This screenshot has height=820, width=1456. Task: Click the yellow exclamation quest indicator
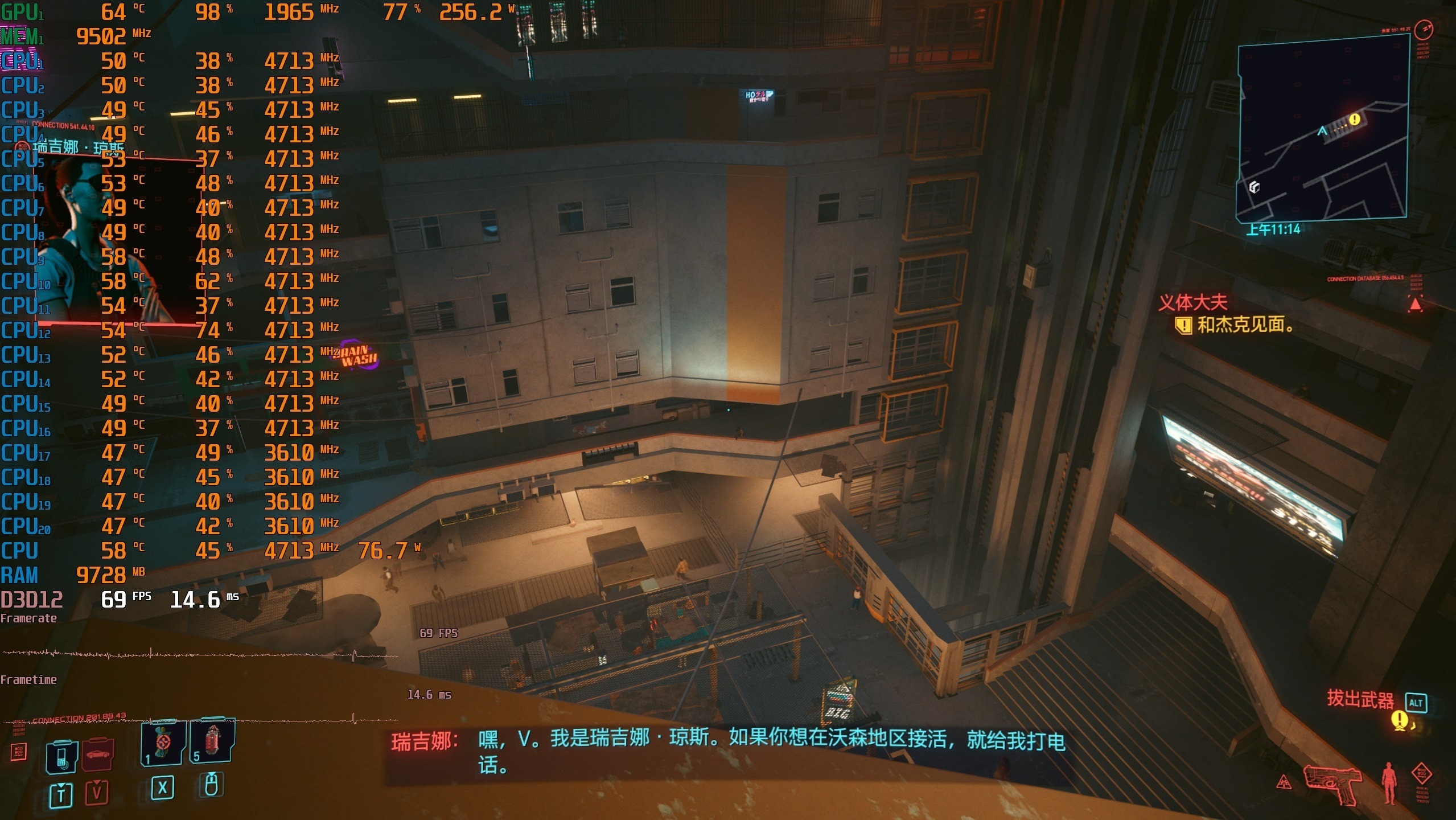coord(1400,719)
